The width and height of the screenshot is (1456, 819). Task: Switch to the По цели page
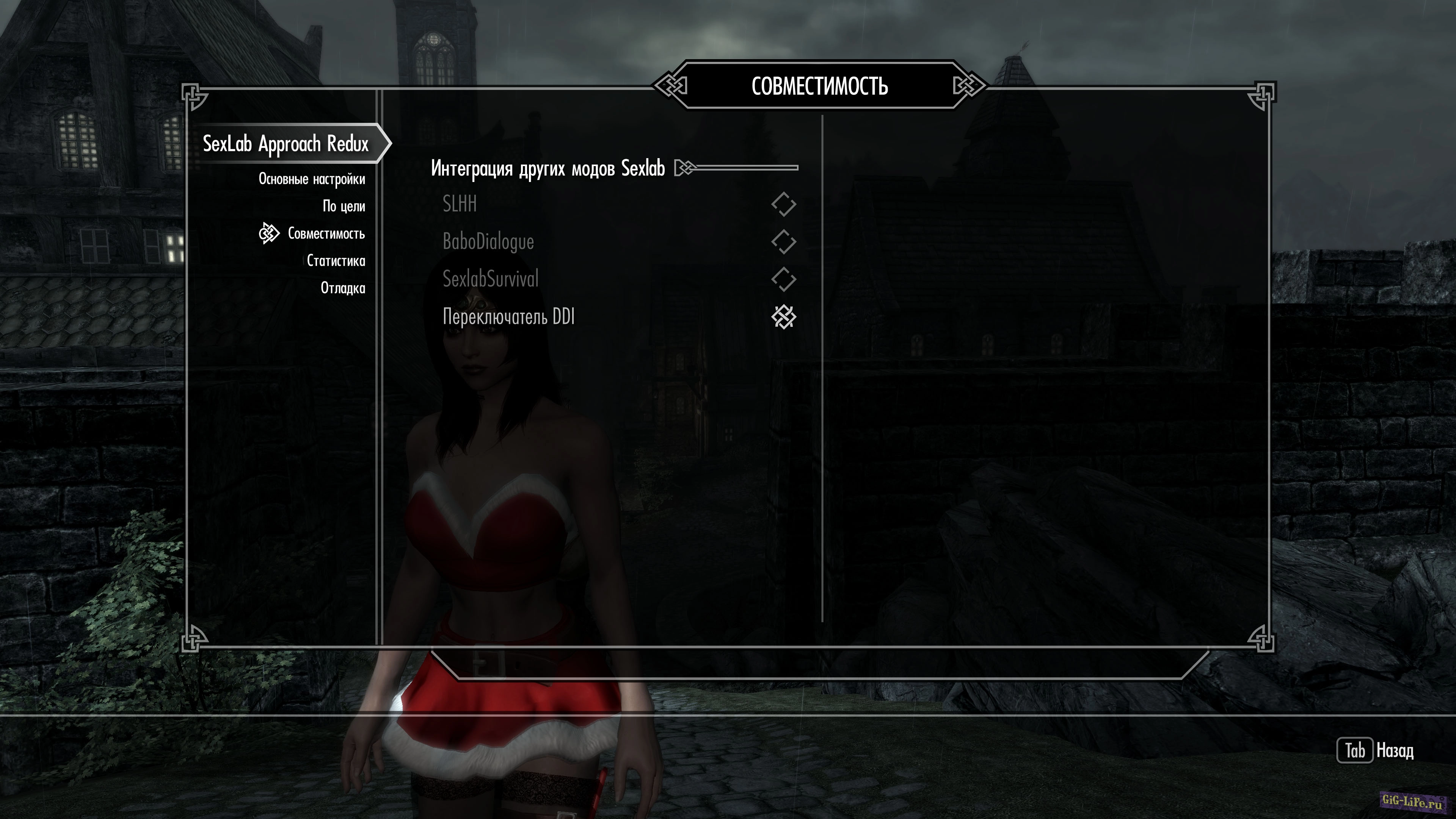pos(344,206)
